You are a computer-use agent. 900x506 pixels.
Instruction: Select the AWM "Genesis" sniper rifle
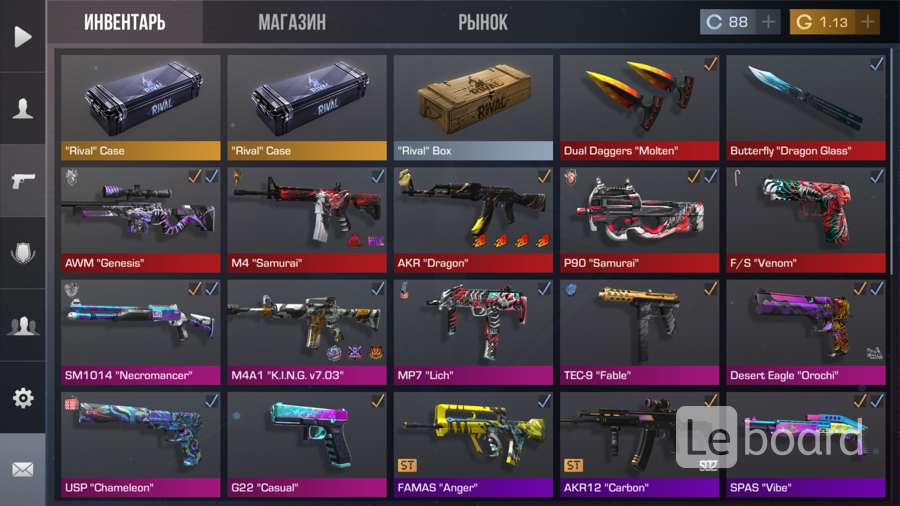pos(141,219)
